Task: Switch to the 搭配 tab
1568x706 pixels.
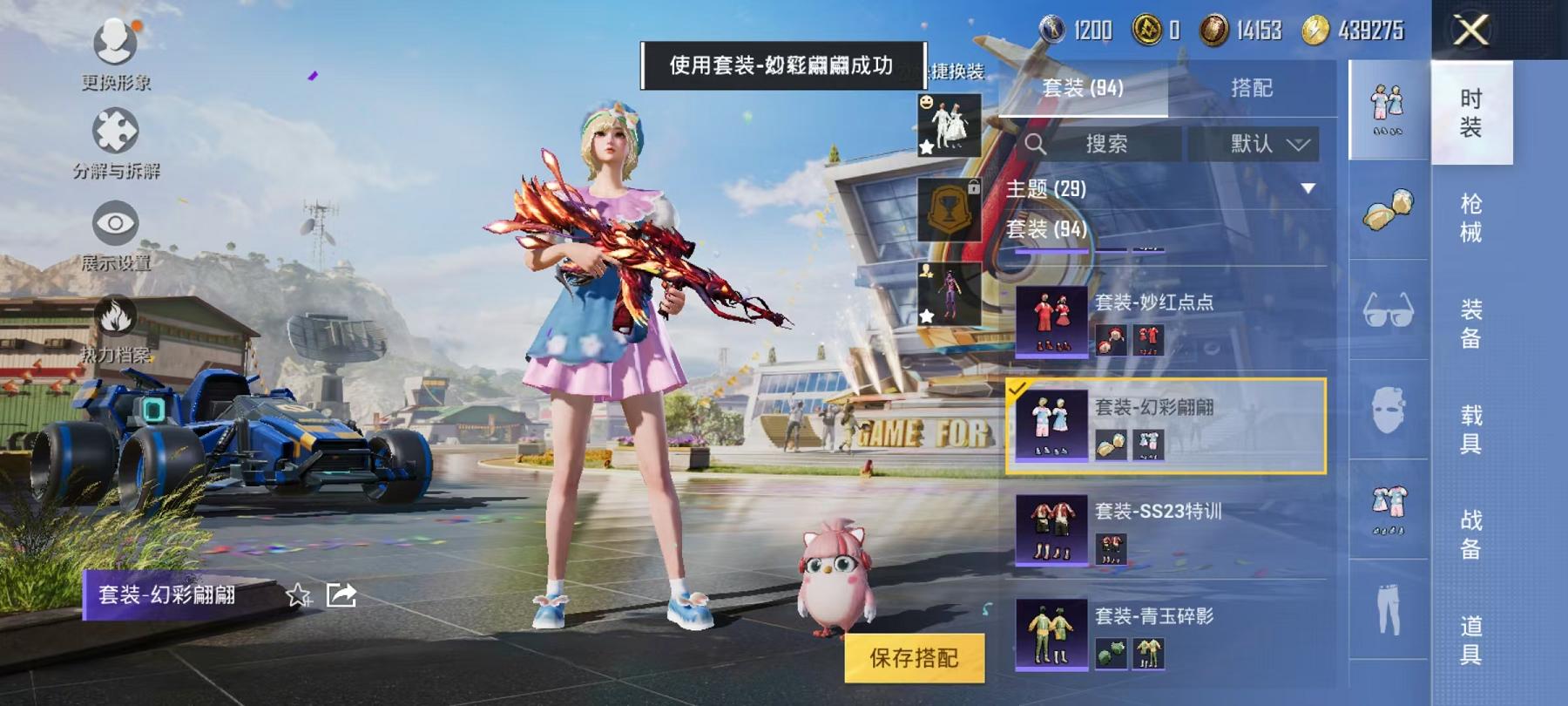Action: [x=1250, y=86]
